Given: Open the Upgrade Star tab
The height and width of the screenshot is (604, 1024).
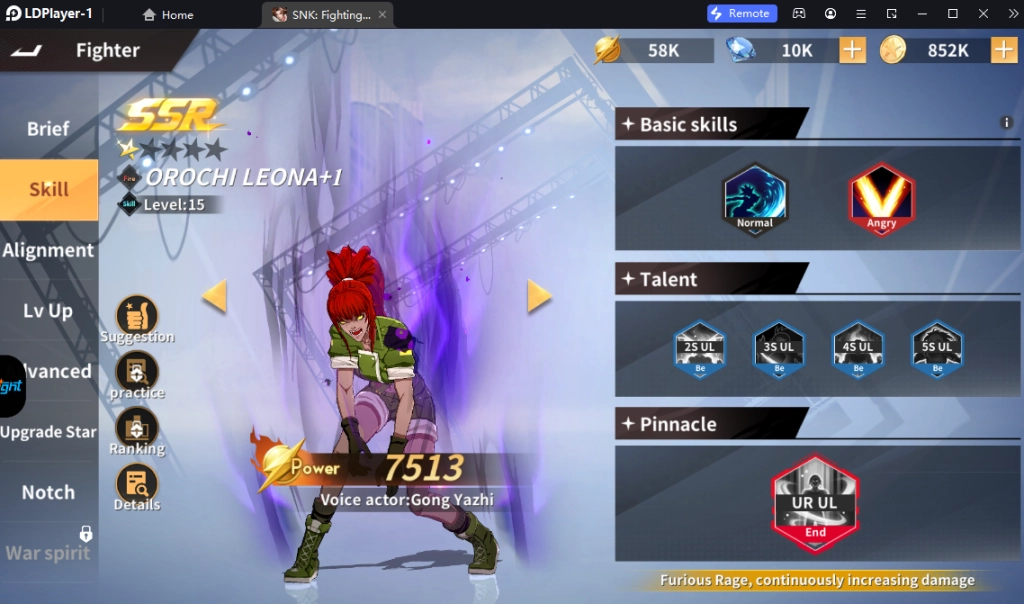Looking at the screenshot, I should pyautogui.click(x=48, y=432).
